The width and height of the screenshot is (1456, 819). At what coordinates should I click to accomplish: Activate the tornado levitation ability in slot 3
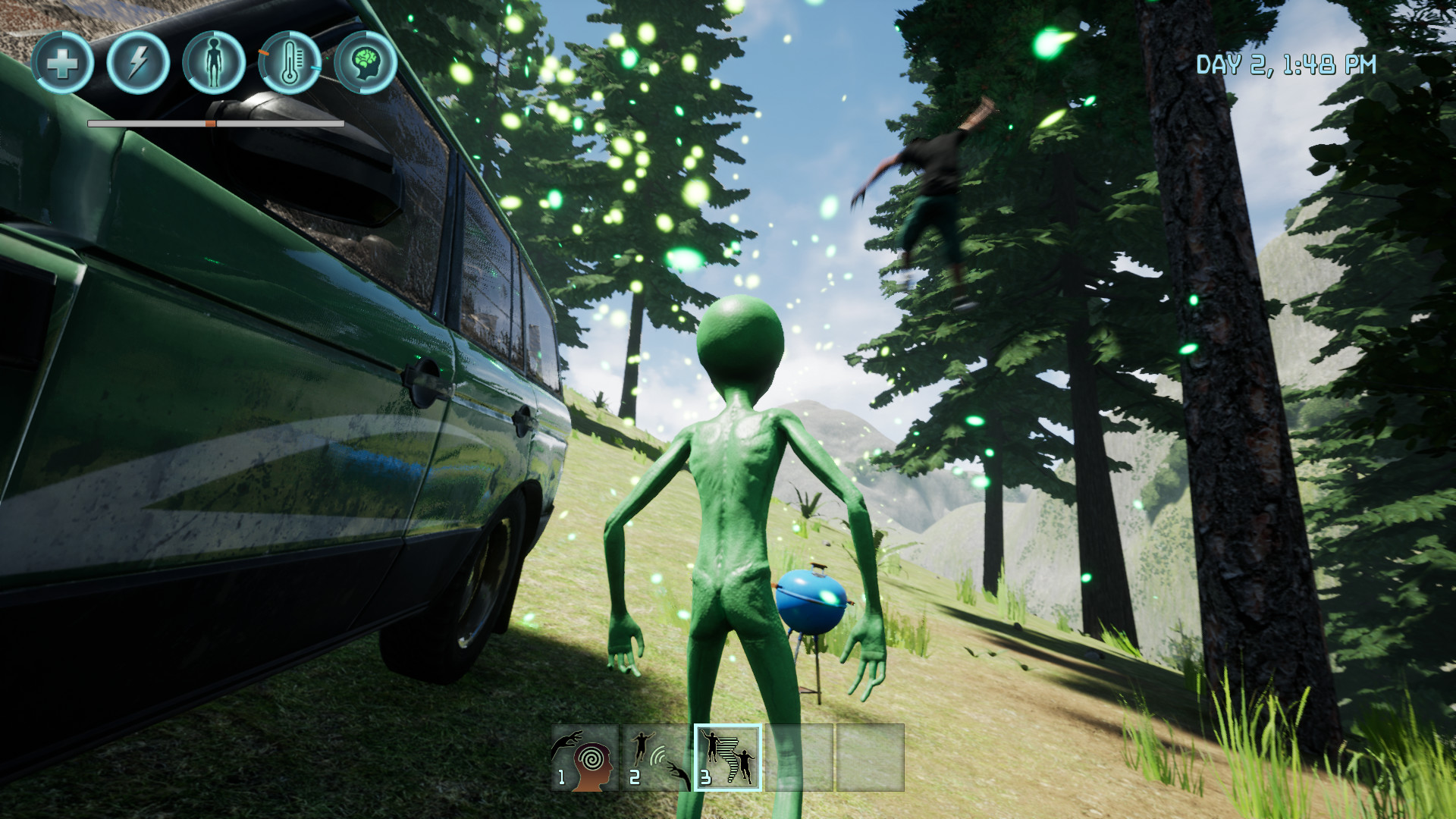click(728, 758)
